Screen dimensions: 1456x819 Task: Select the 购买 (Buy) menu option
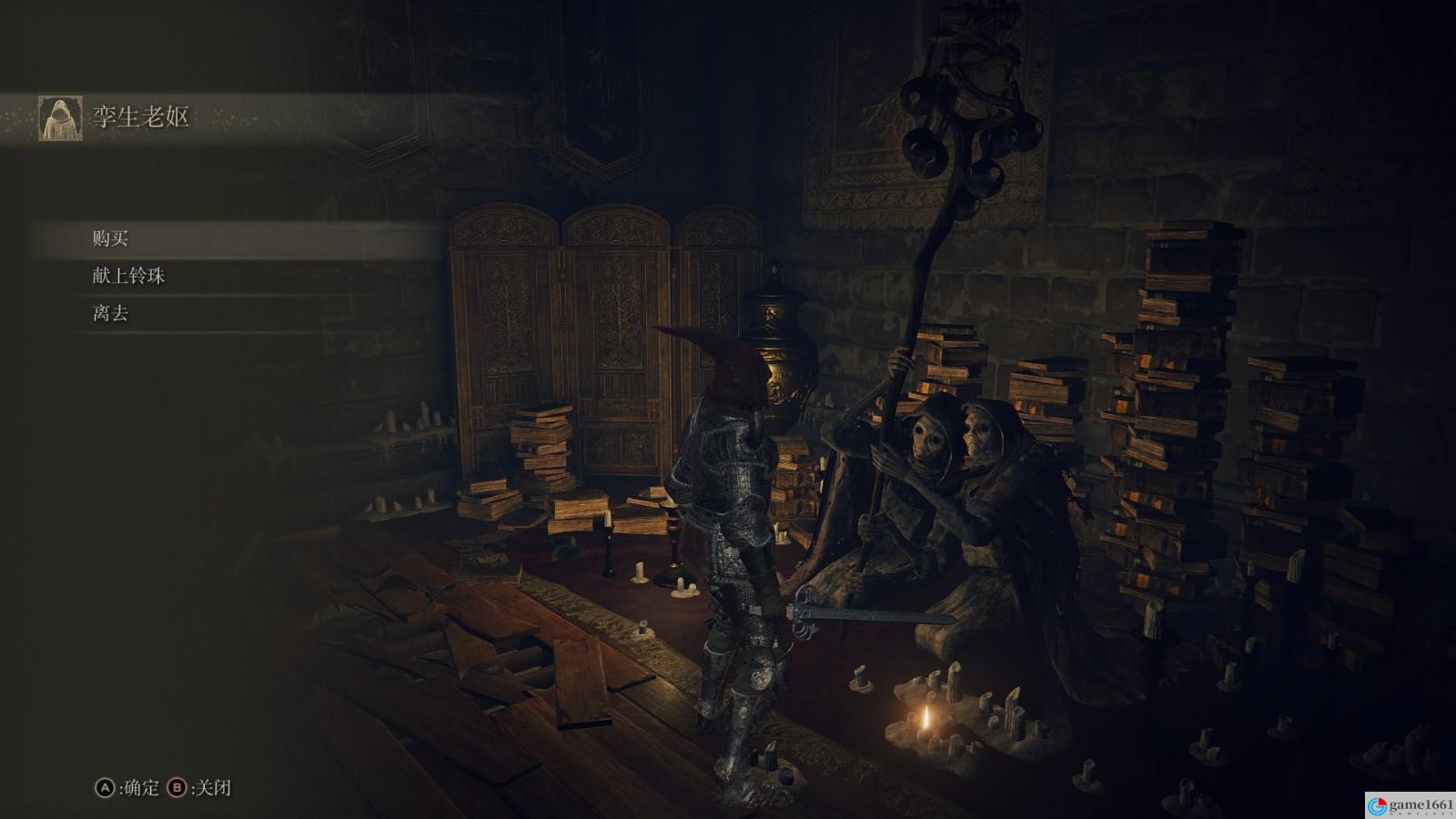click(111, 238)
